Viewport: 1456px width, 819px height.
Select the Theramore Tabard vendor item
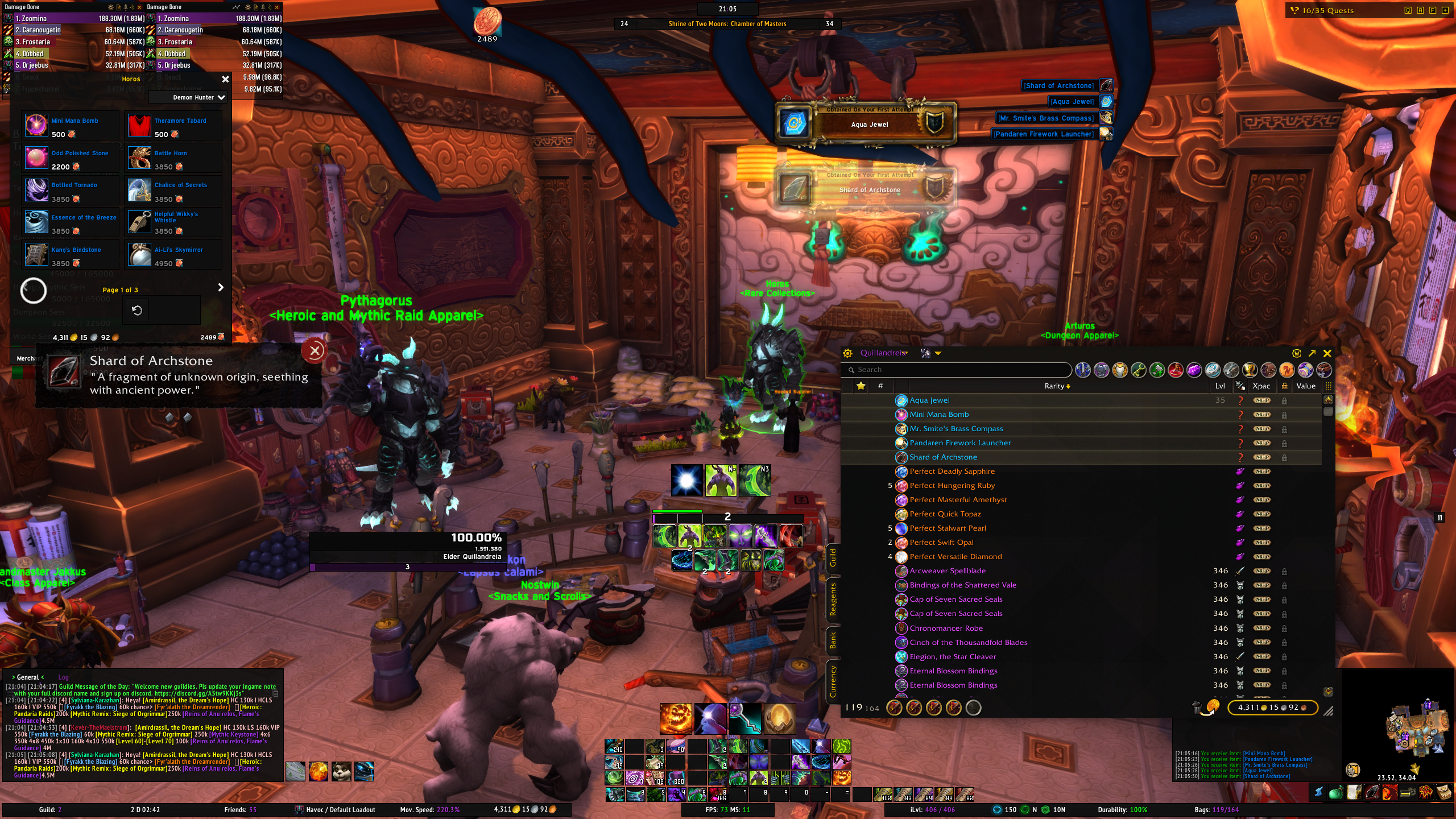click(x=139, y=125)
